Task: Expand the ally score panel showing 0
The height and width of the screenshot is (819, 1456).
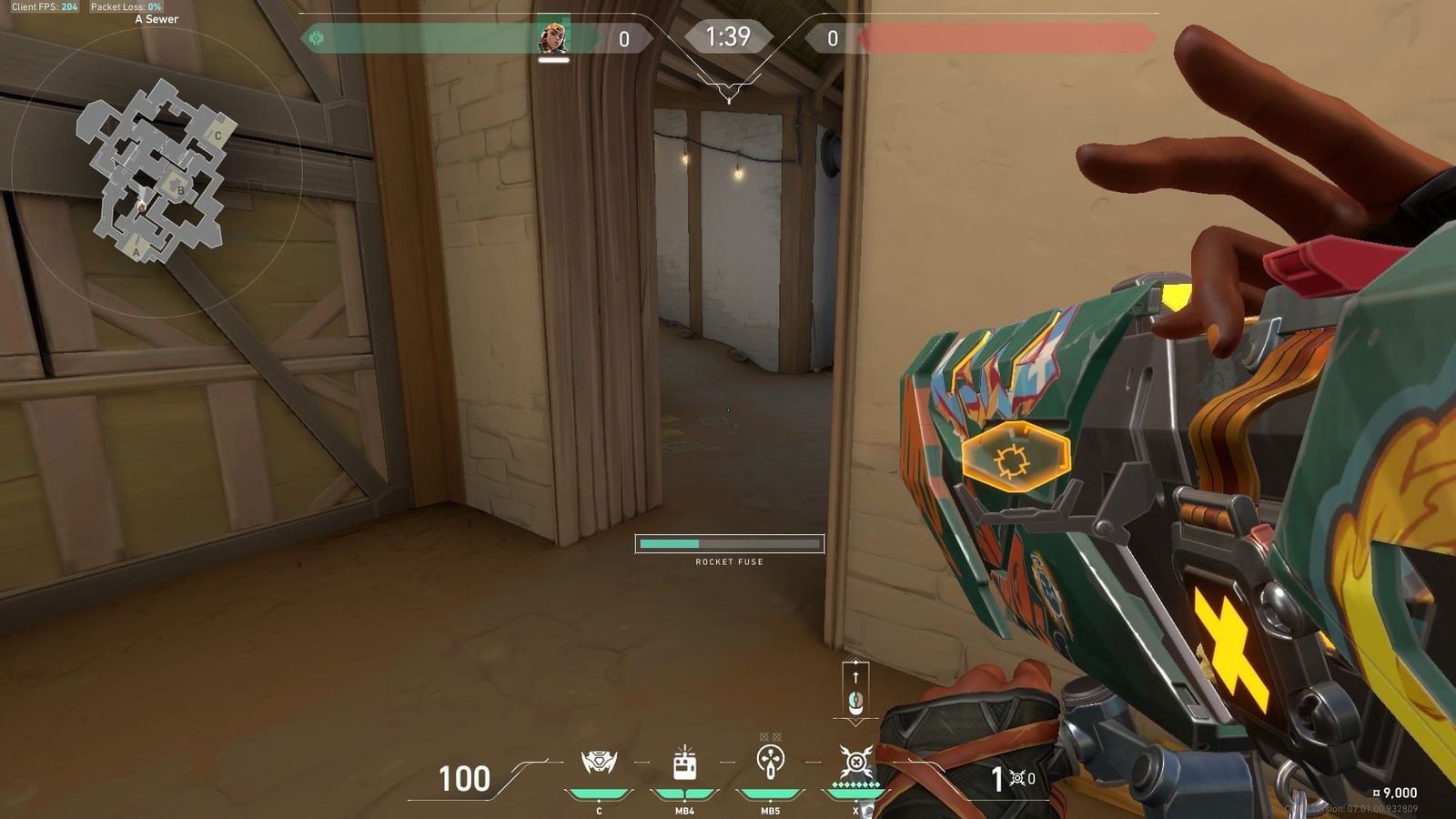Action: tap(624, 39)
